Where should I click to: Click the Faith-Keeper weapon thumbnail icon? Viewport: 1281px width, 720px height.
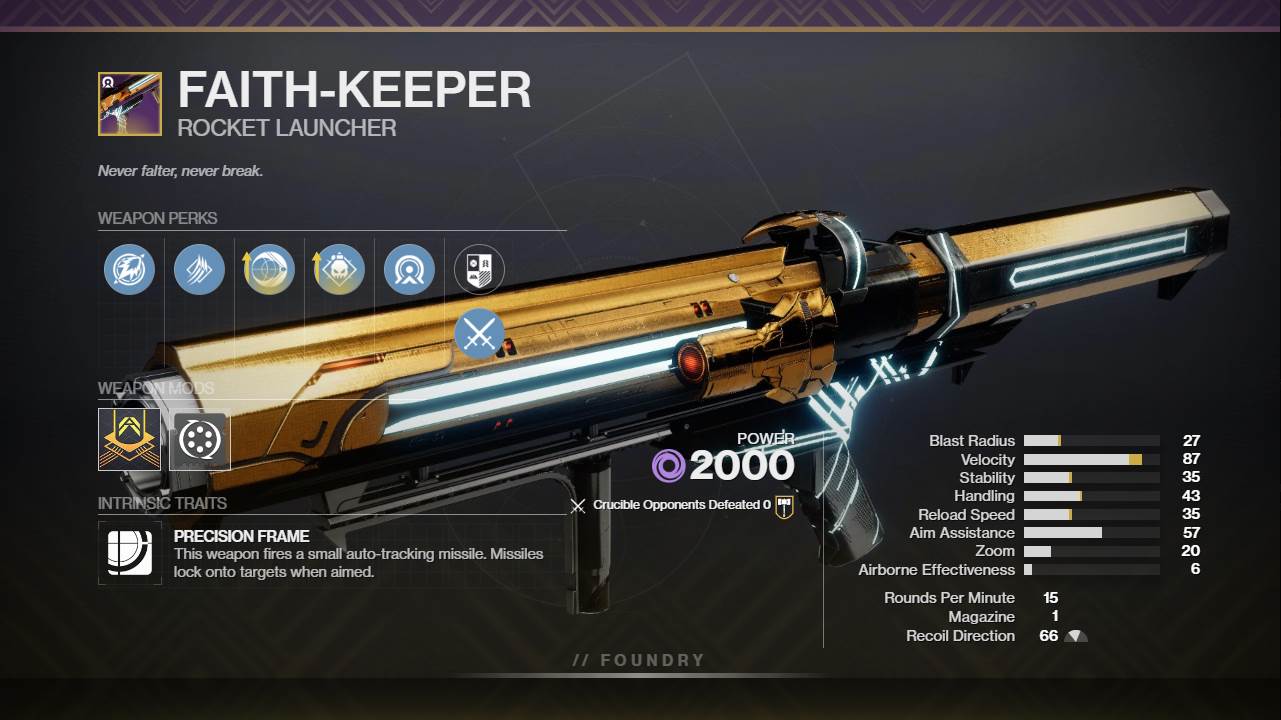(130, 104)
